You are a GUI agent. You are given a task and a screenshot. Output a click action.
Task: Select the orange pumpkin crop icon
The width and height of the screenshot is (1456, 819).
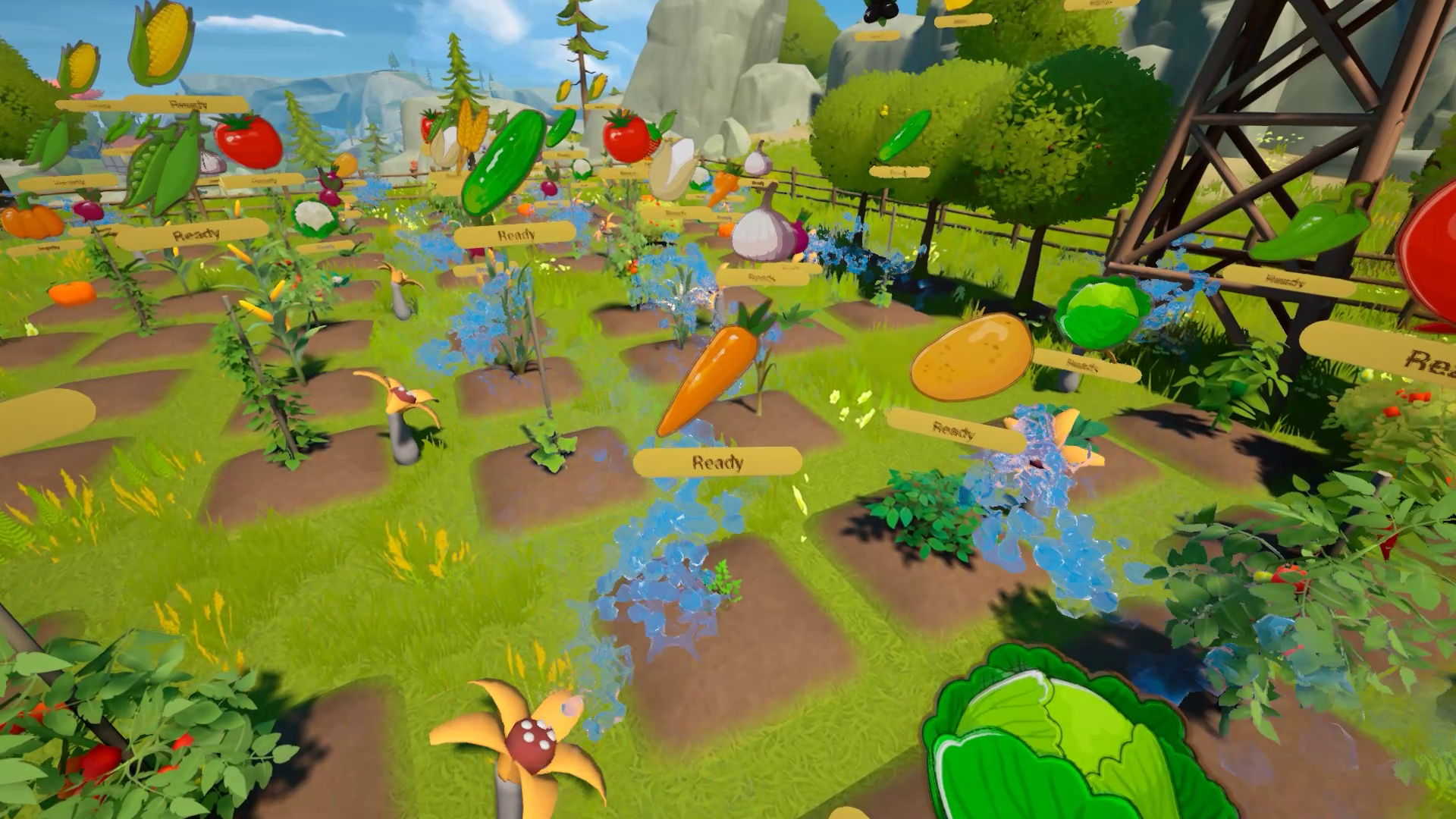[32, 219]
